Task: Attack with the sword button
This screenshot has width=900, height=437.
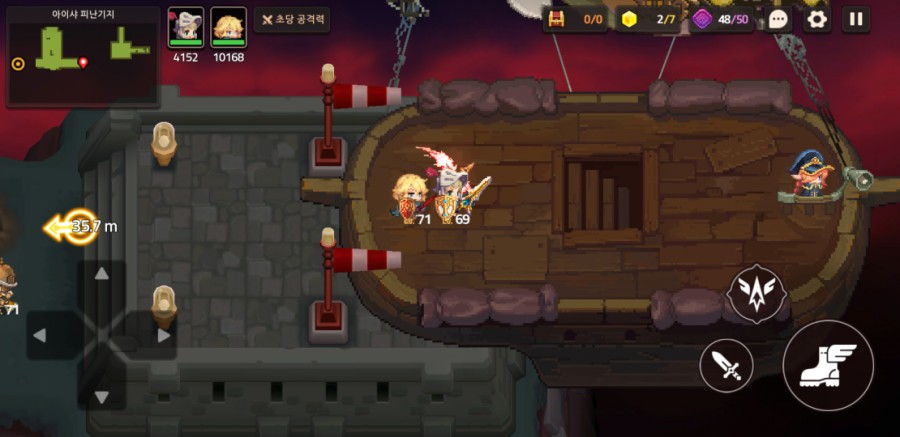Action: click(727, 365)
